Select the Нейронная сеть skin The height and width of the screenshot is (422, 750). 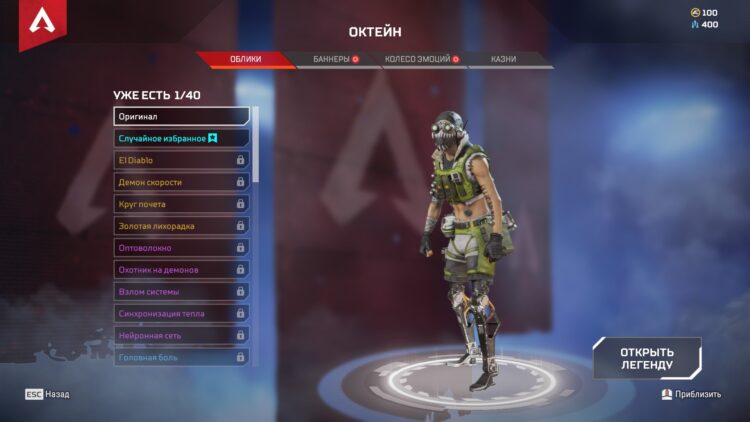pos(181,335)
